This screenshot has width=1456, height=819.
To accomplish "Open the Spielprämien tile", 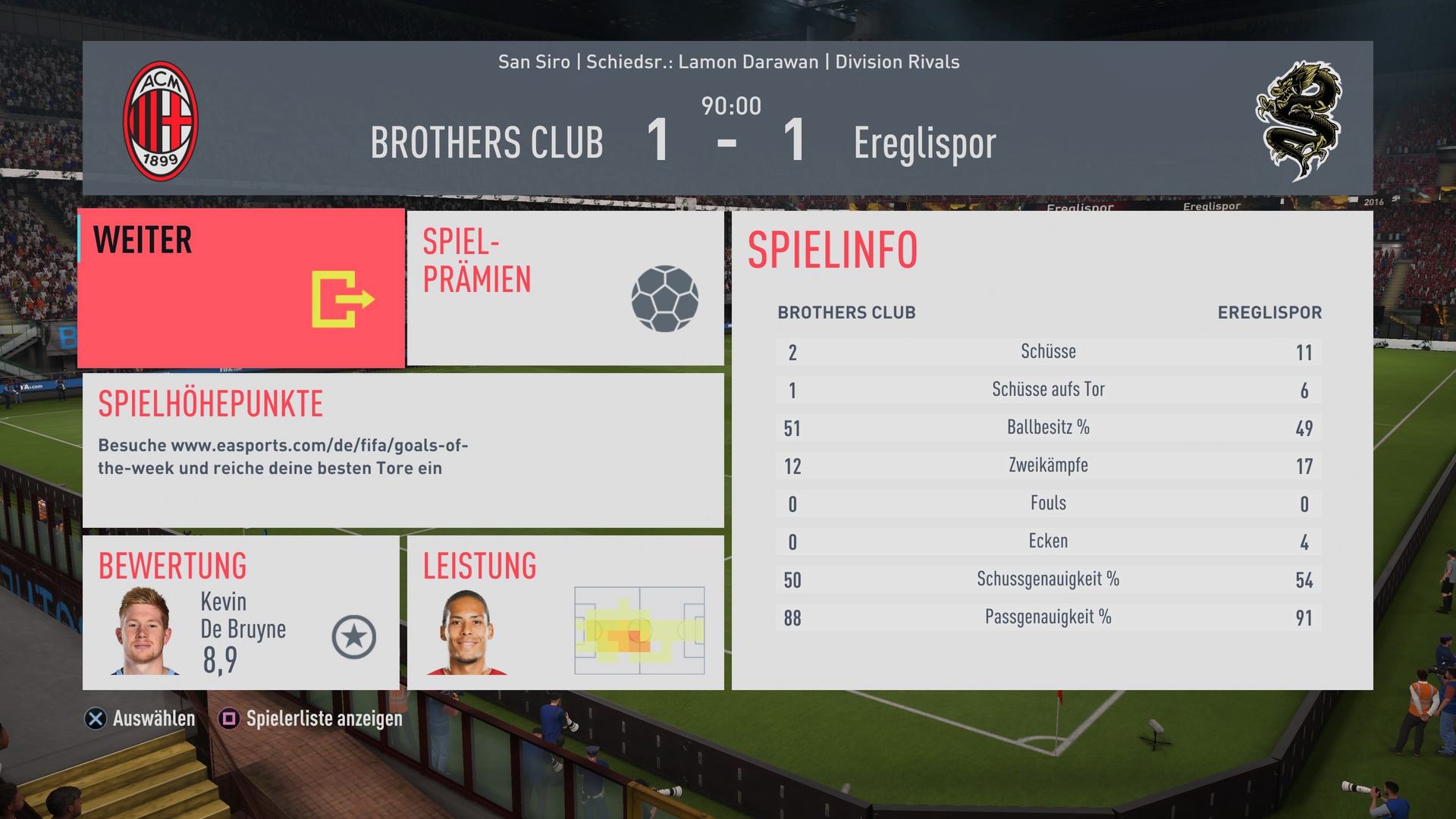I will tap(565, 288).
